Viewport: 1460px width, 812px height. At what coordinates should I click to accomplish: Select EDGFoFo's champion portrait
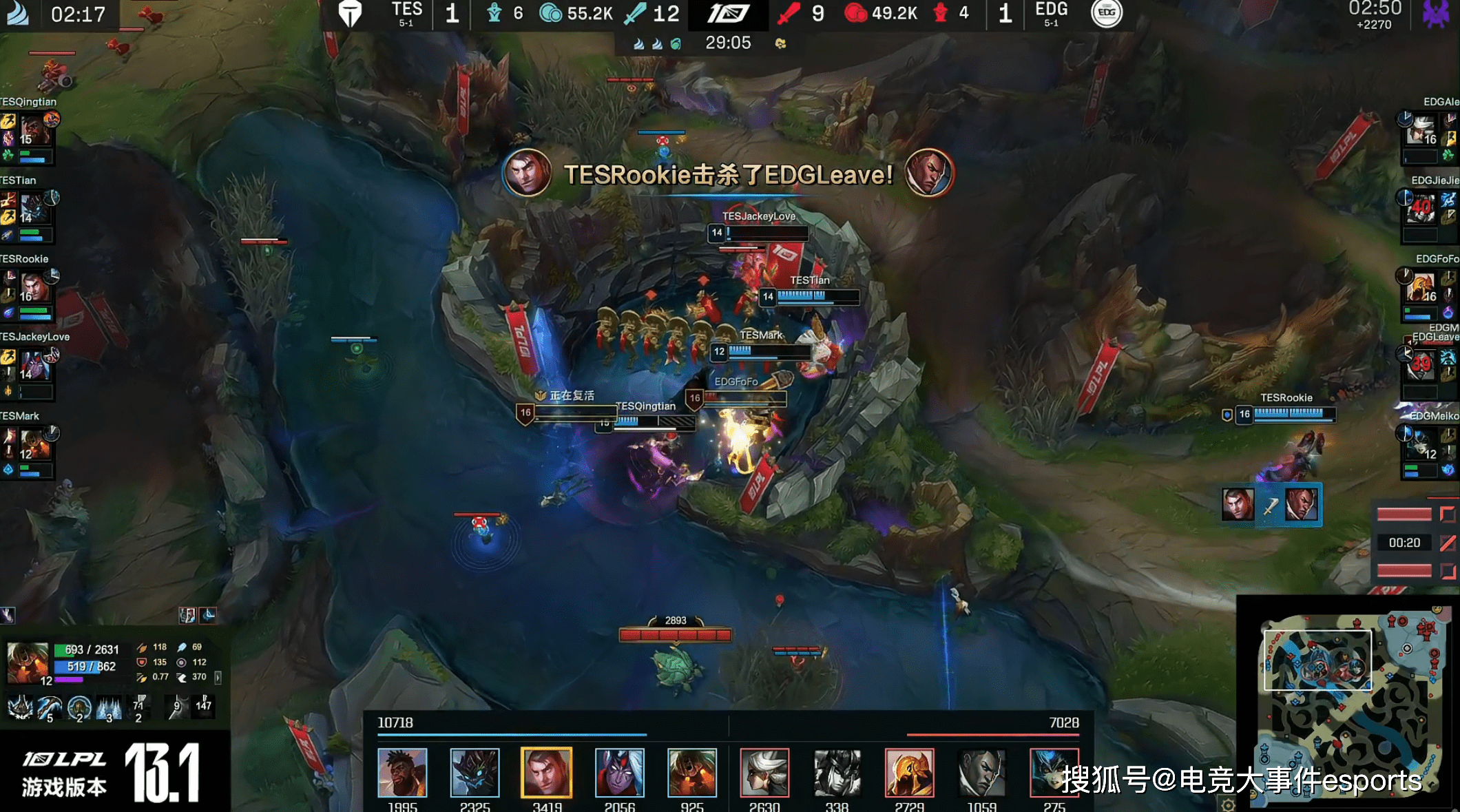(x=1421, y=287)
